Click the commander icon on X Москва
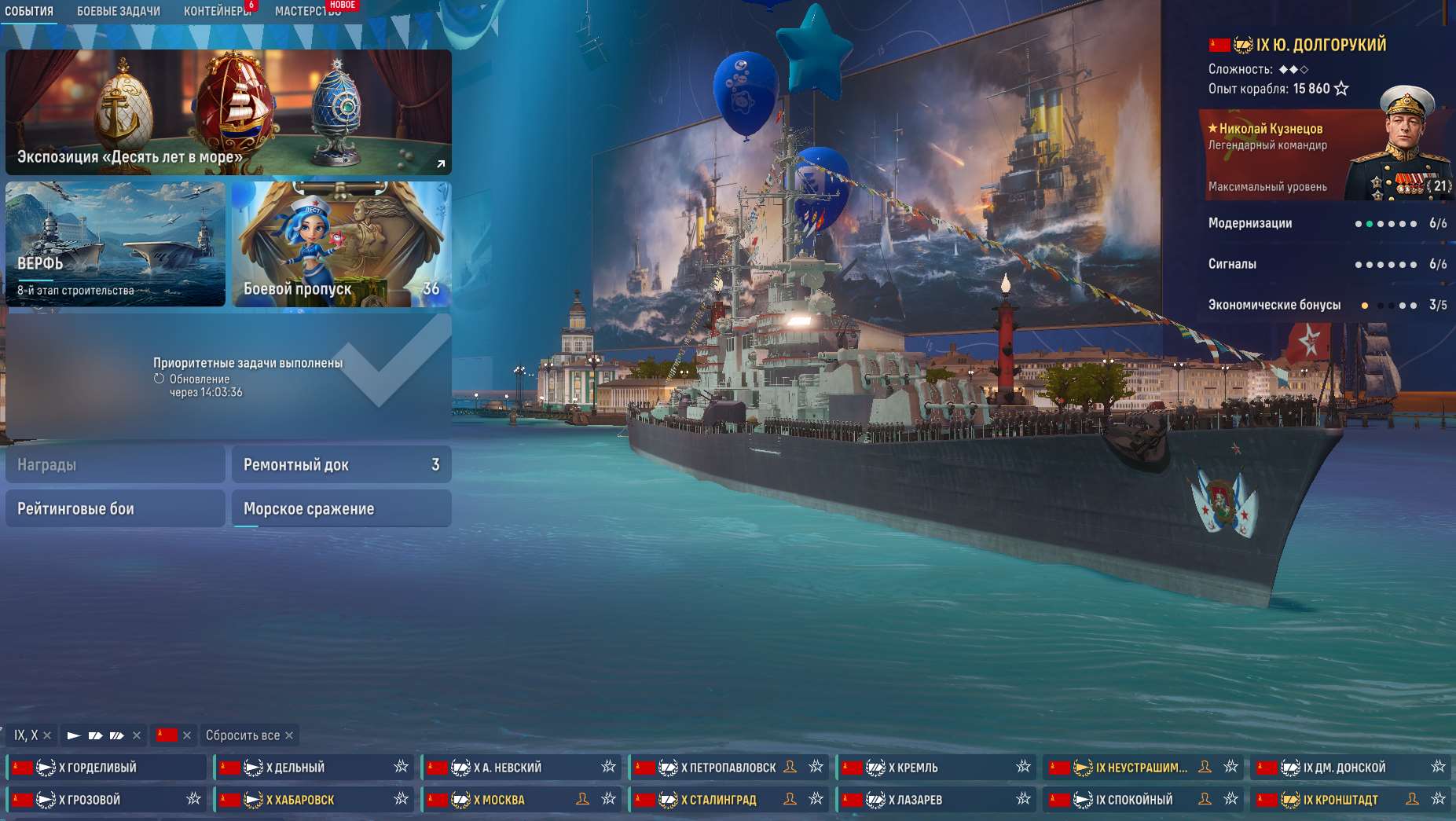 (583, 799)
